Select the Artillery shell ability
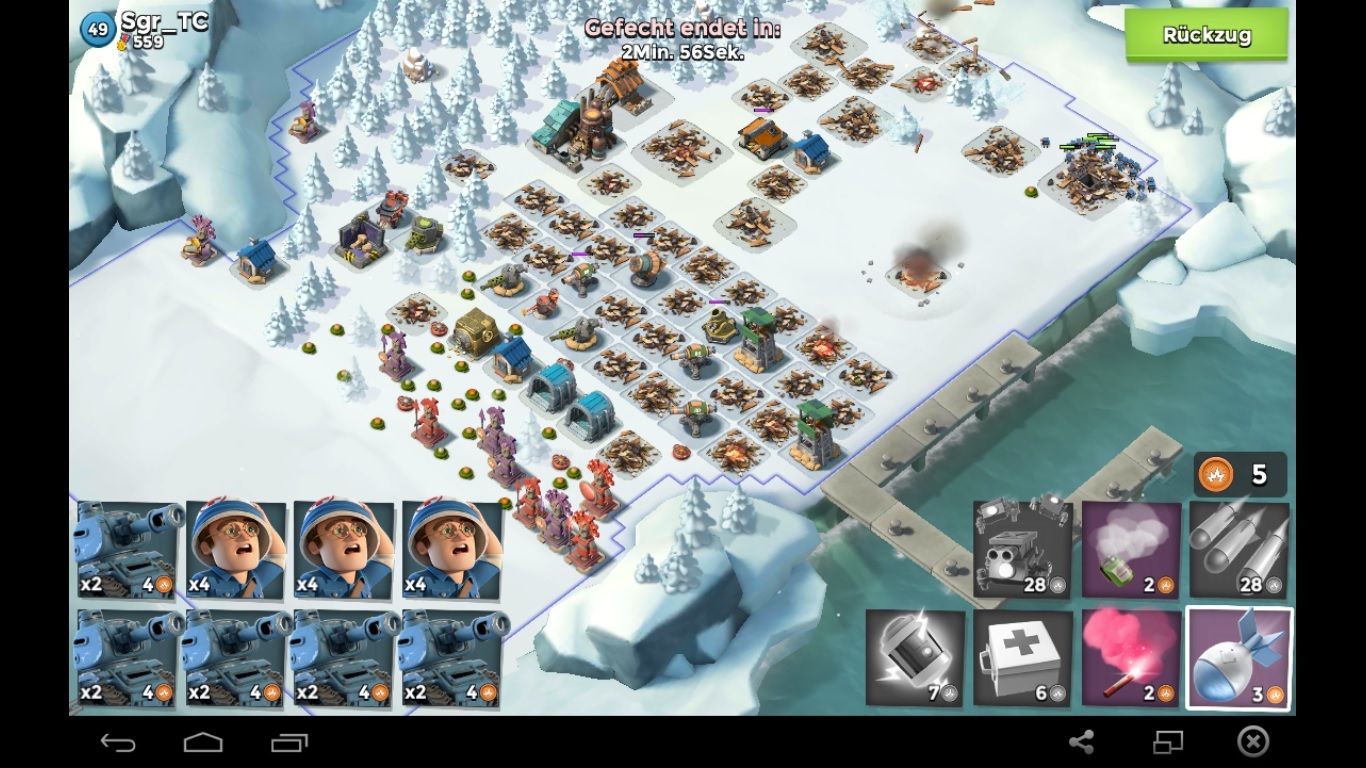The width and height of the screenshot is (1366, 768). tap(1239, 658)
